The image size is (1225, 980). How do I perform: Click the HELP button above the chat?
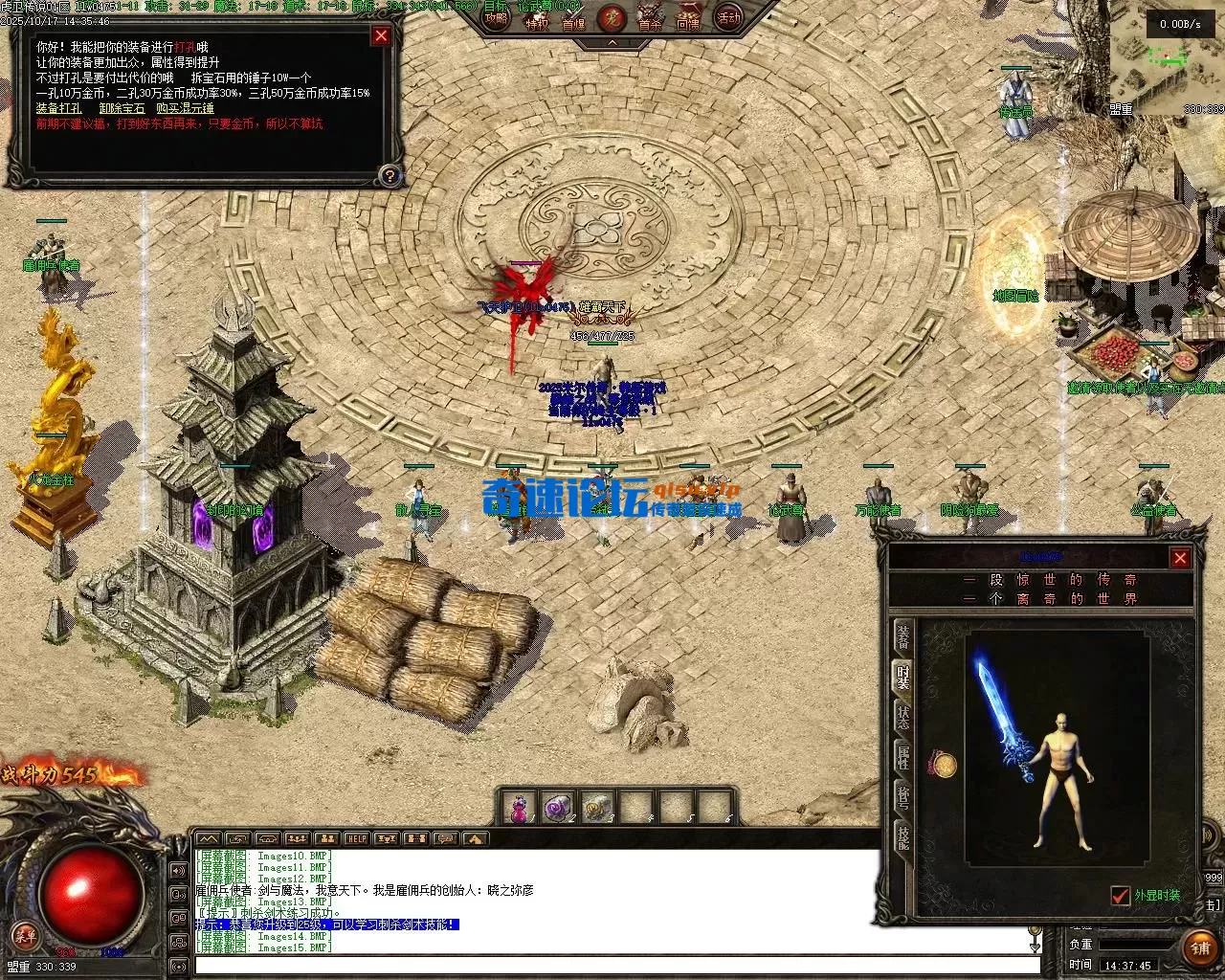[357, 839]
